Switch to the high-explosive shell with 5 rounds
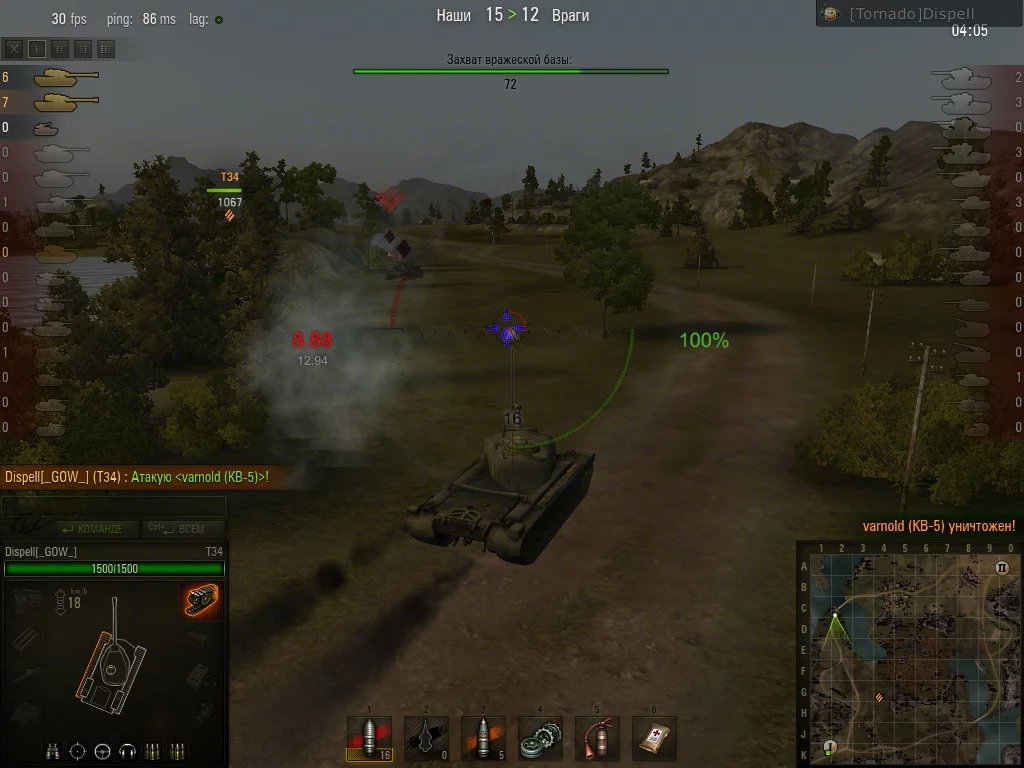Viewport: 1024px width, 768px height. 483,739
